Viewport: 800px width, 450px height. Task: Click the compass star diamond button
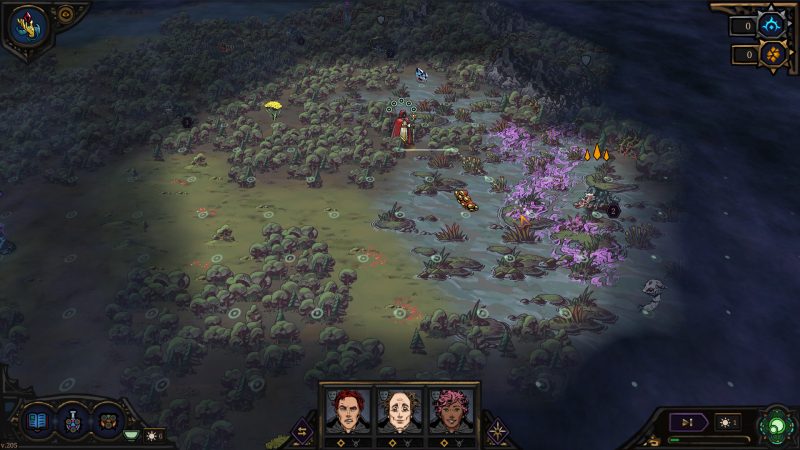(498, 431)
